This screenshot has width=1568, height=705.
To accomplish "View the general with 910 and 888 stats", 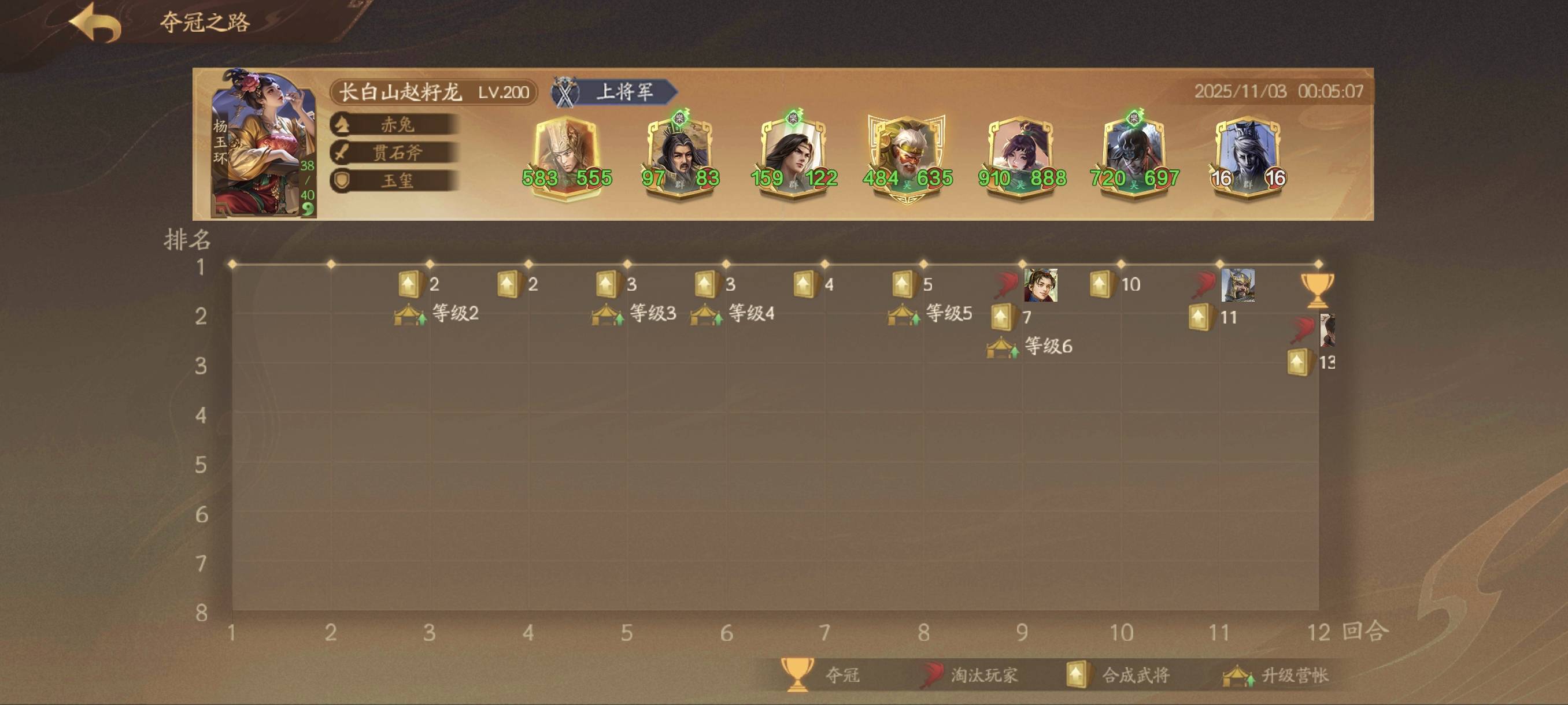I will [x=1022, y=158].
